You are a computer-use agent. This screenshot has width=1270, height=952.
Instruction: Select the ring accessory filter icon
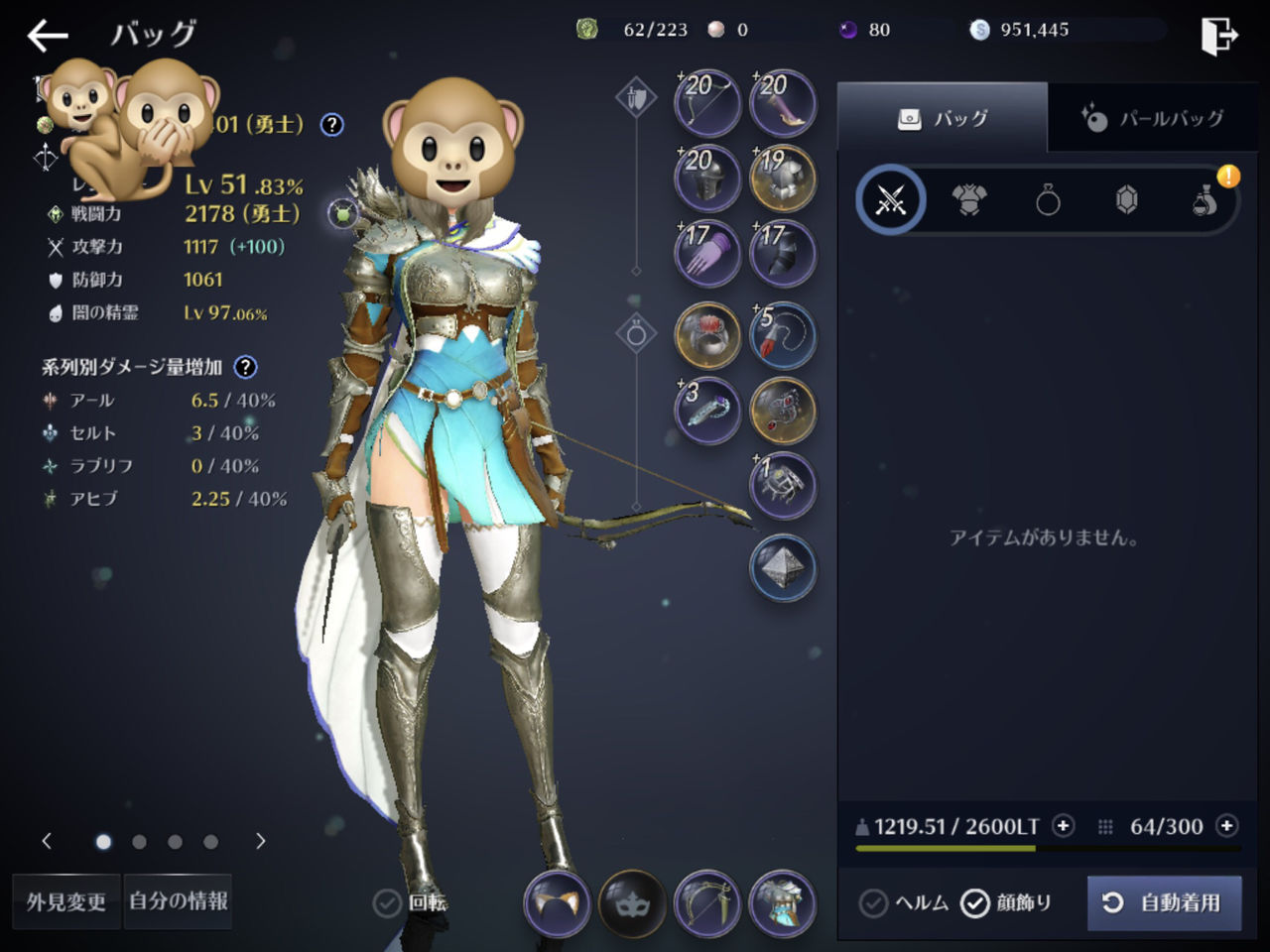1049,199
